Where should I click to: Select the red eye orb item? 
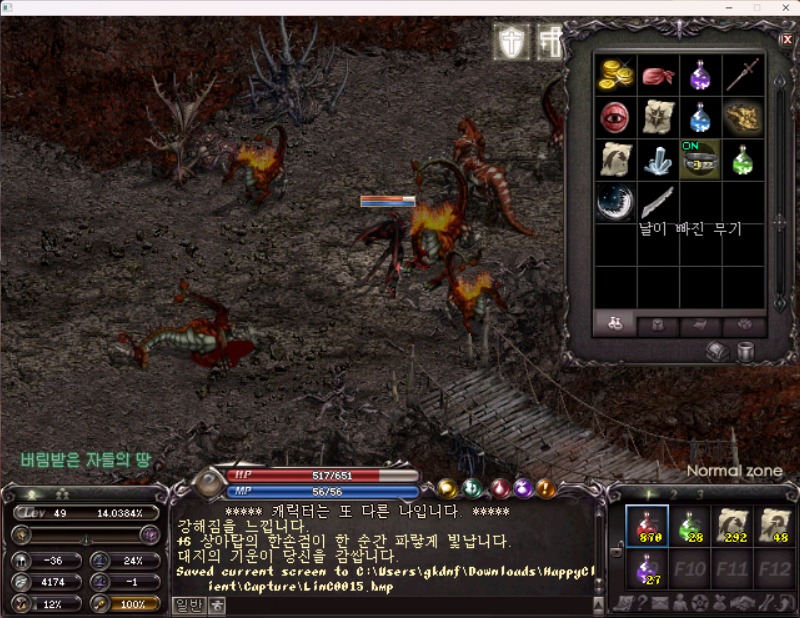coord(616,117)
